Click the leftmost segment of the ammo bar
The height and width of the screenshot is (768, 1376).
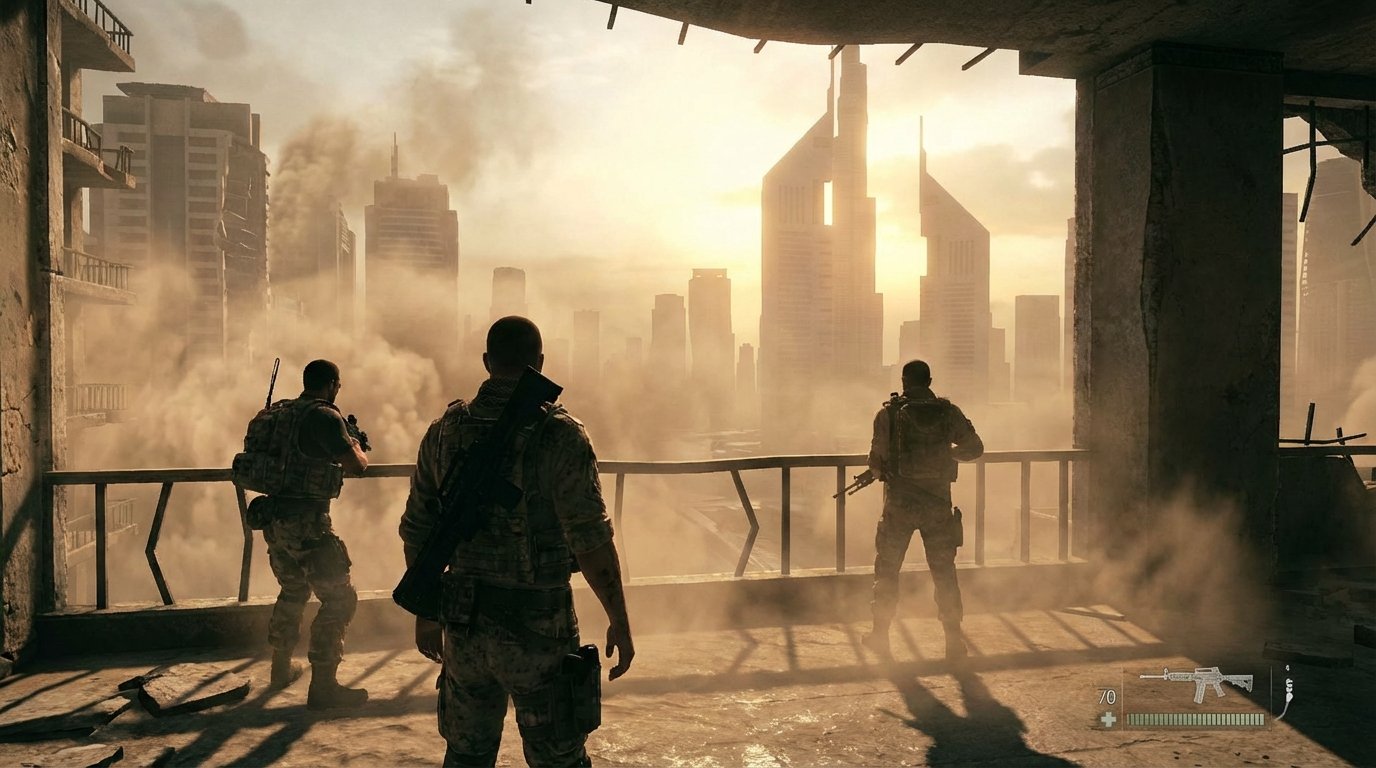[x=1129, y=720]
